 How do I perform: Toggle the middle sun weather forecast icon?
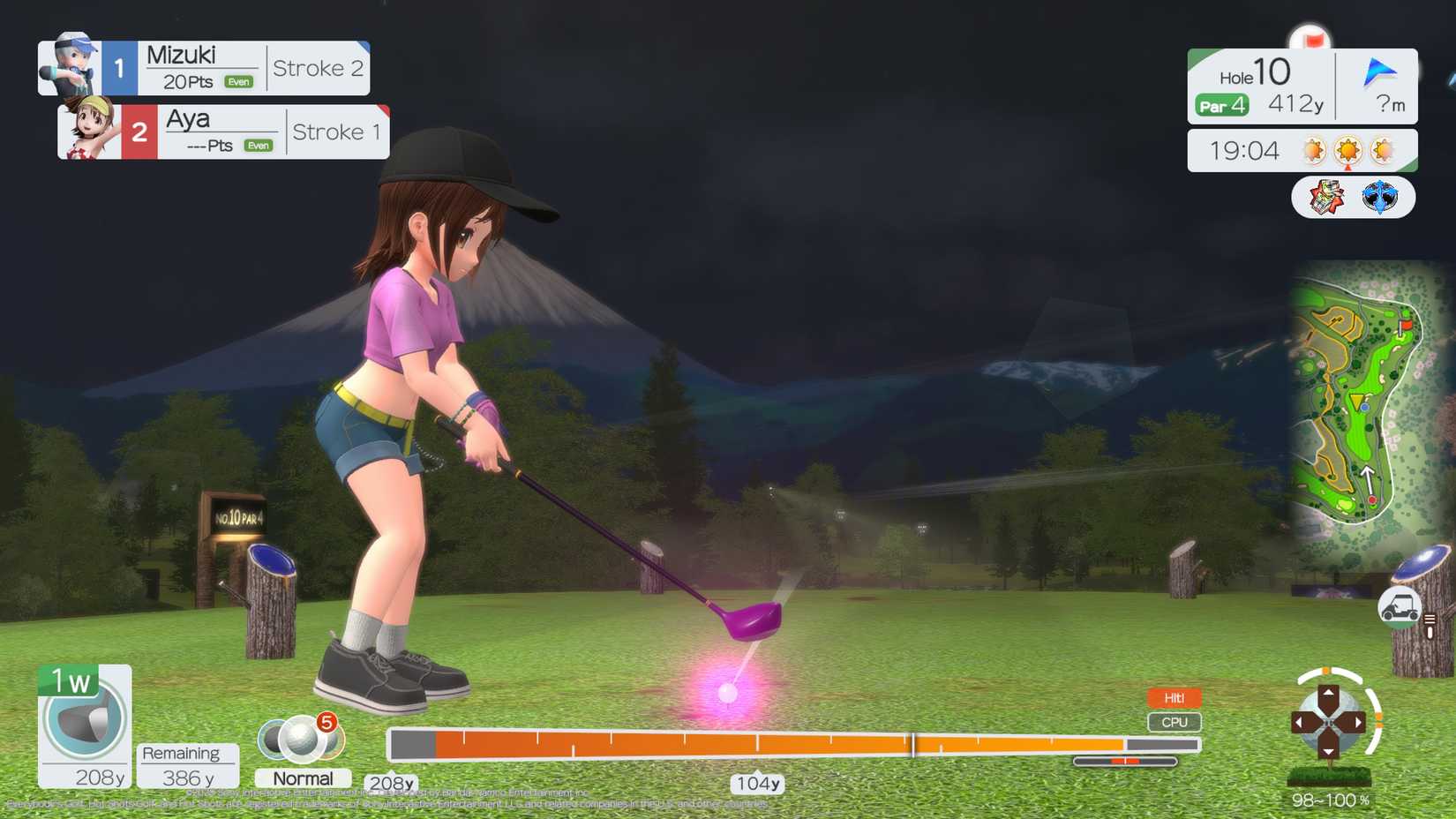click(1348, 149)
